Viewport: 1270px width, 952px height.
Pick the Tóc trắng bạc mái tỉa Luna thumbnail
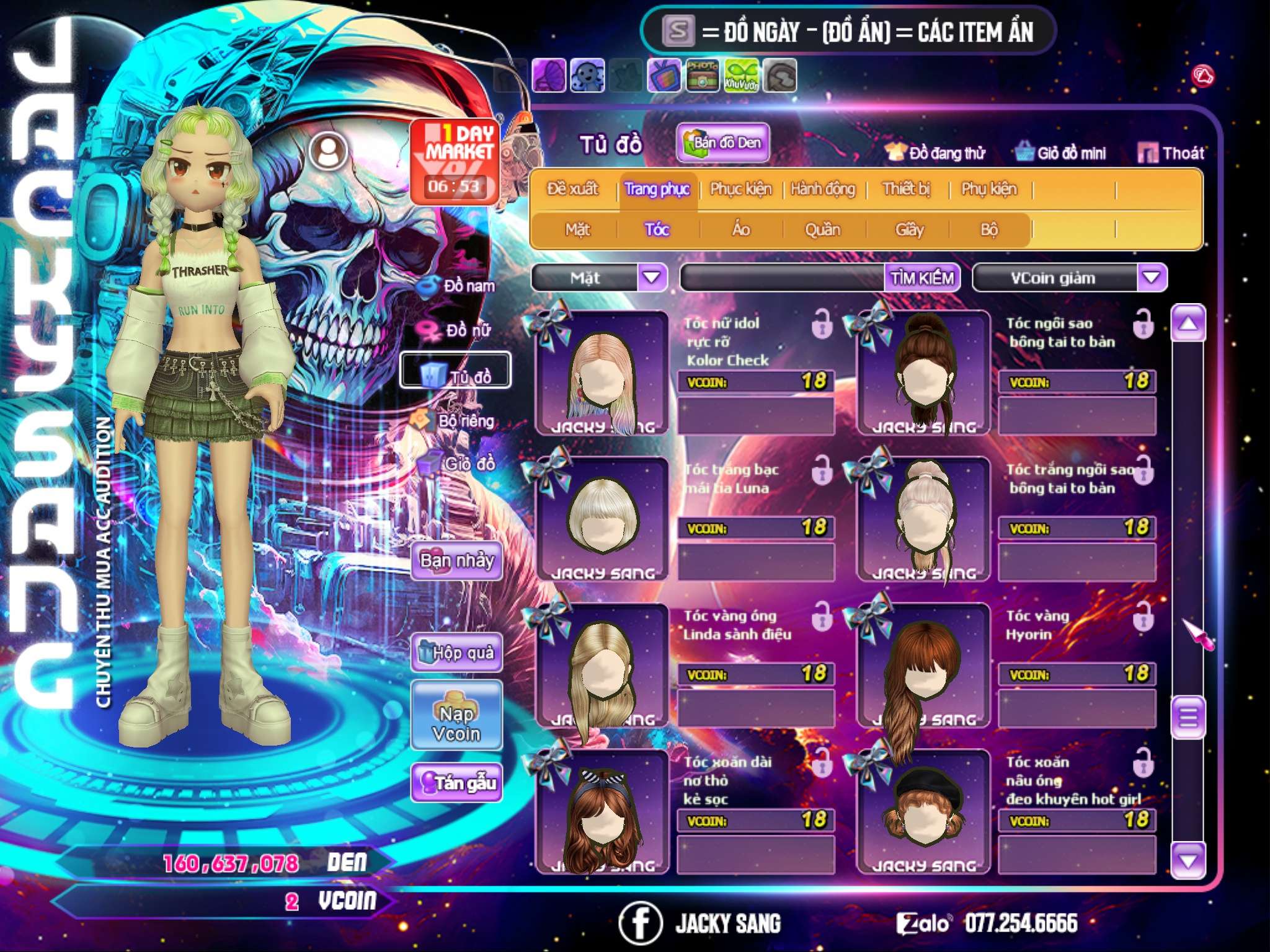(x=602, y=518)
